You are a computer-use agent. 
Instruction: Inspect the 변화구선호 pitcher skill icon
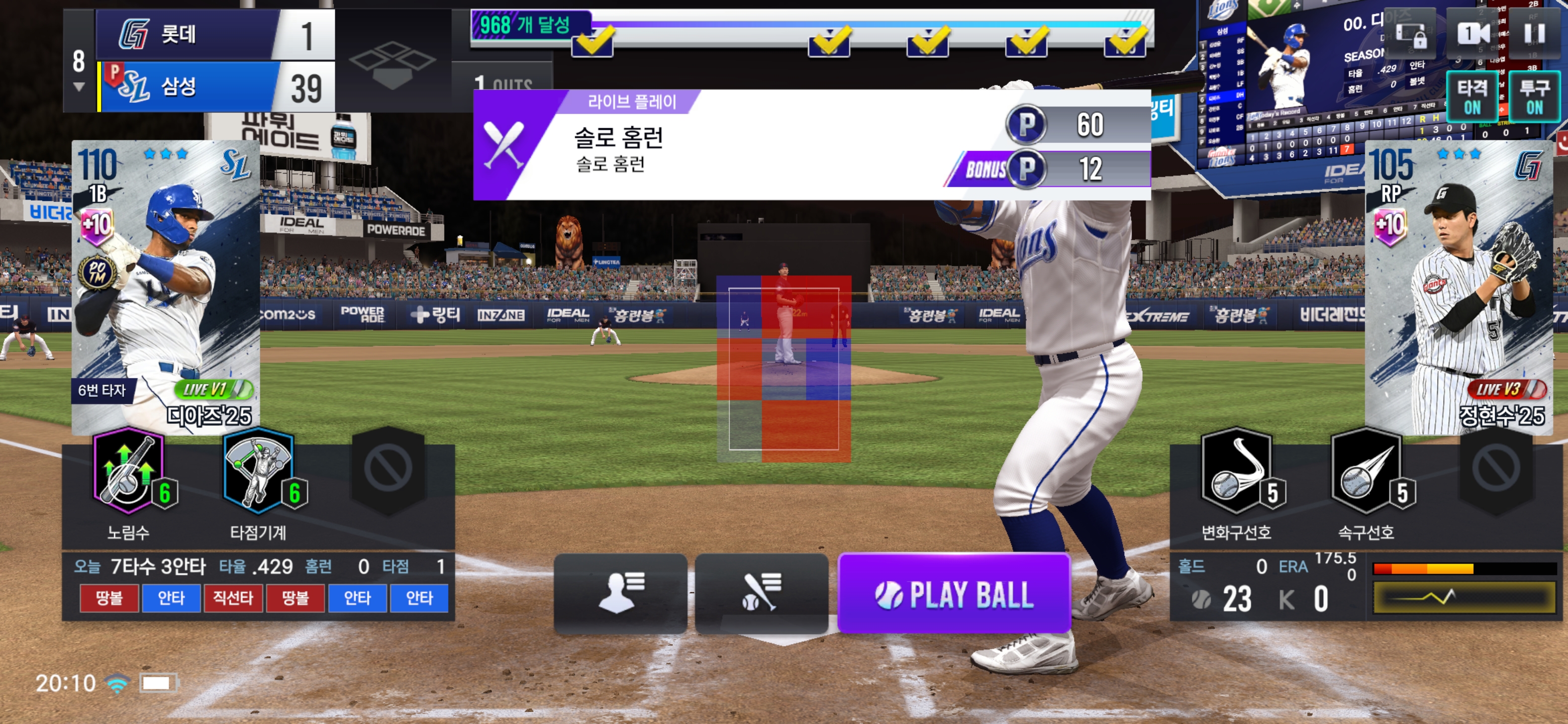click(x=1237, y=473)
